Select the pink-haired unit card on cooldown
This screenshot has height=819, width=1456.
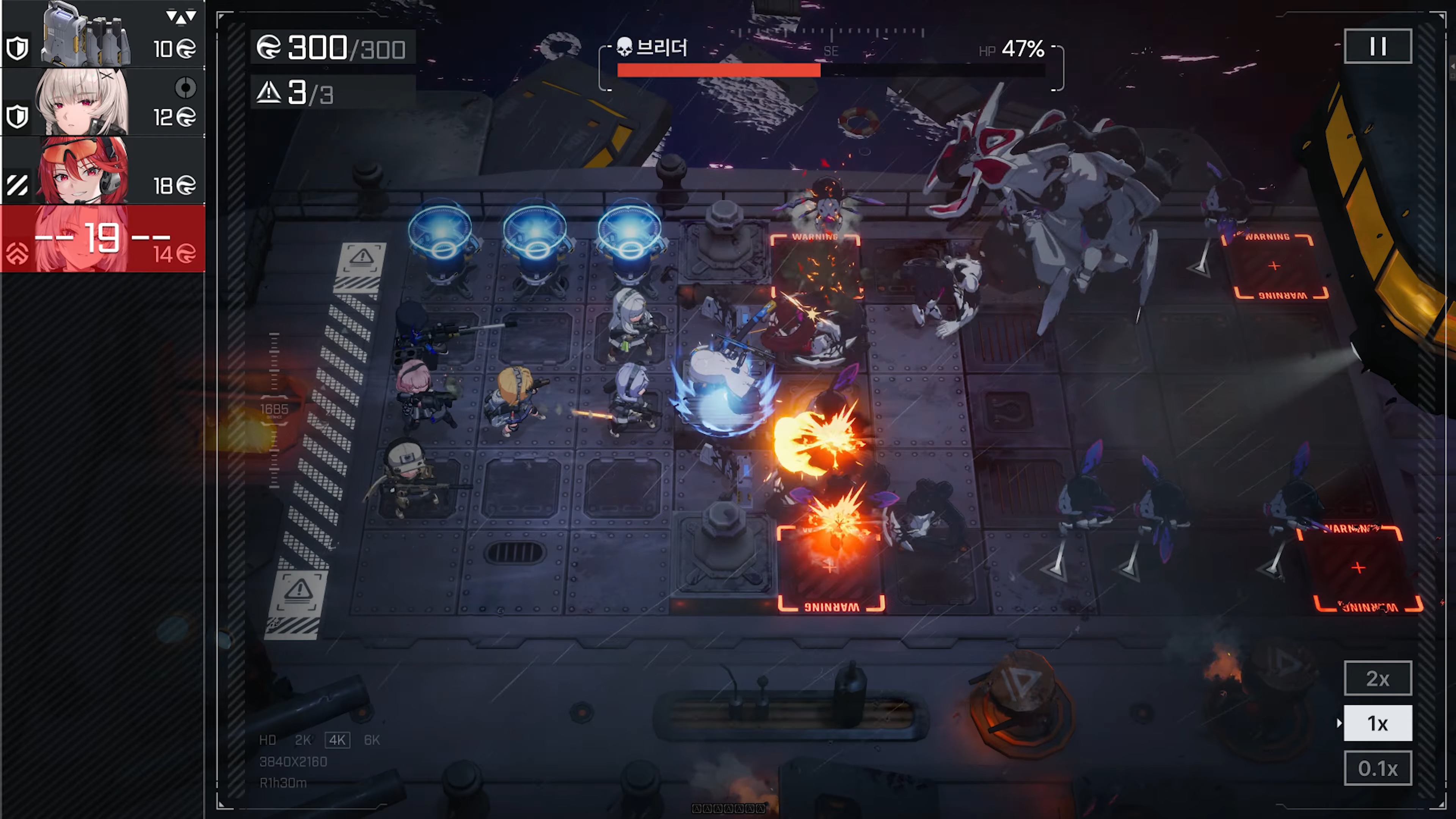(102, 238)
